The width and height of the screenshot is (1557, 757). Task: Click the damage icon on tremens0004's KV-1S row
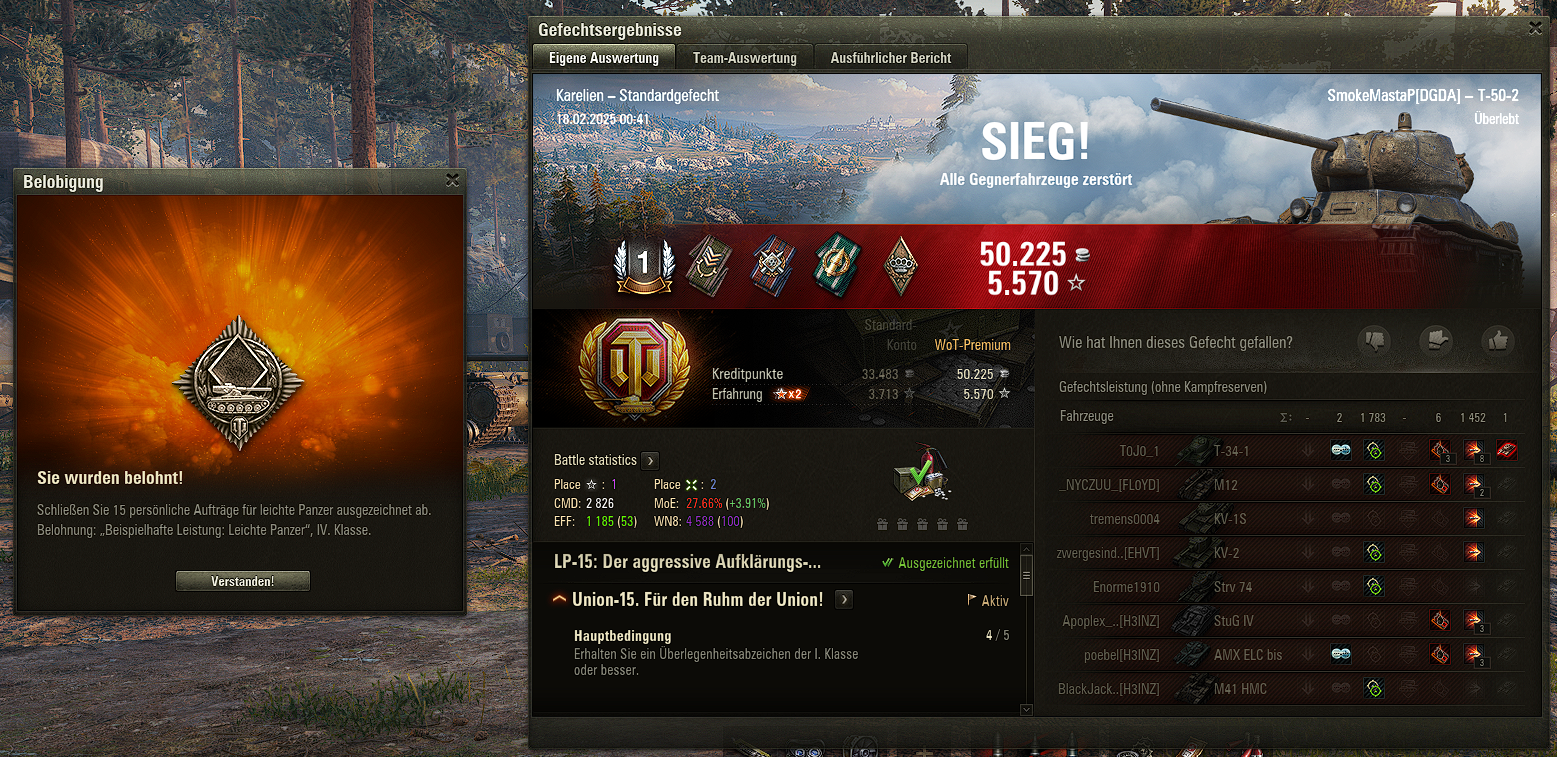pyautogui.click(x=1473, y=518)
